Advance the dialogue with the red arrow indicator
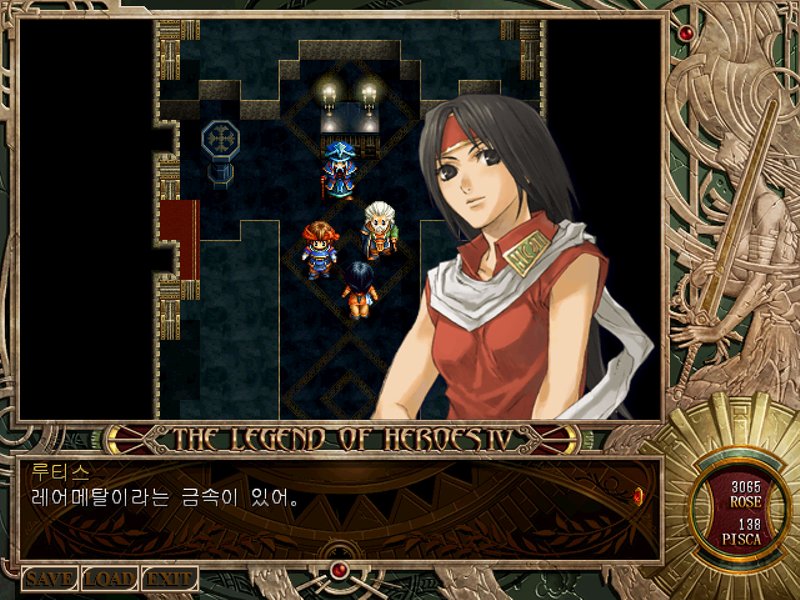This screenshot has width=800, height=600. pyautogui.click(x=637, y=494)
